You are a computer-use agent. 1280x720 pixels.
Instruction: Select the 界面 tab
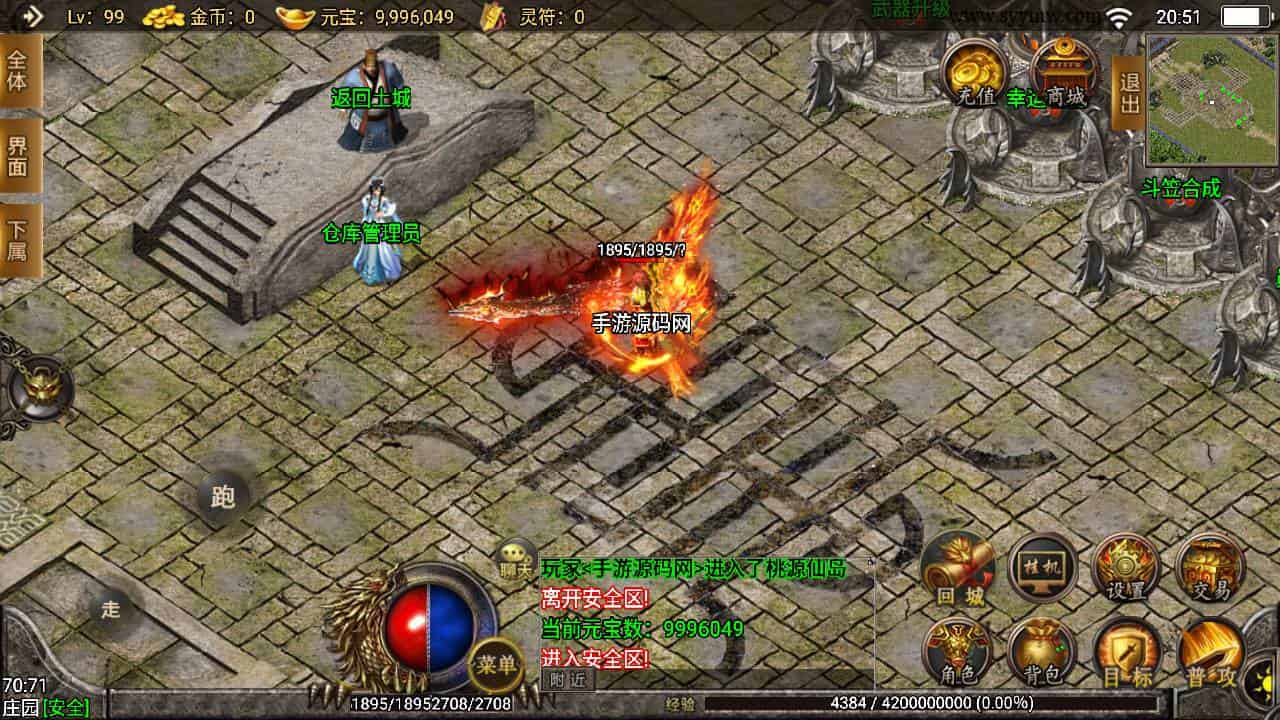pyautogui.click(x=19, y=156)
